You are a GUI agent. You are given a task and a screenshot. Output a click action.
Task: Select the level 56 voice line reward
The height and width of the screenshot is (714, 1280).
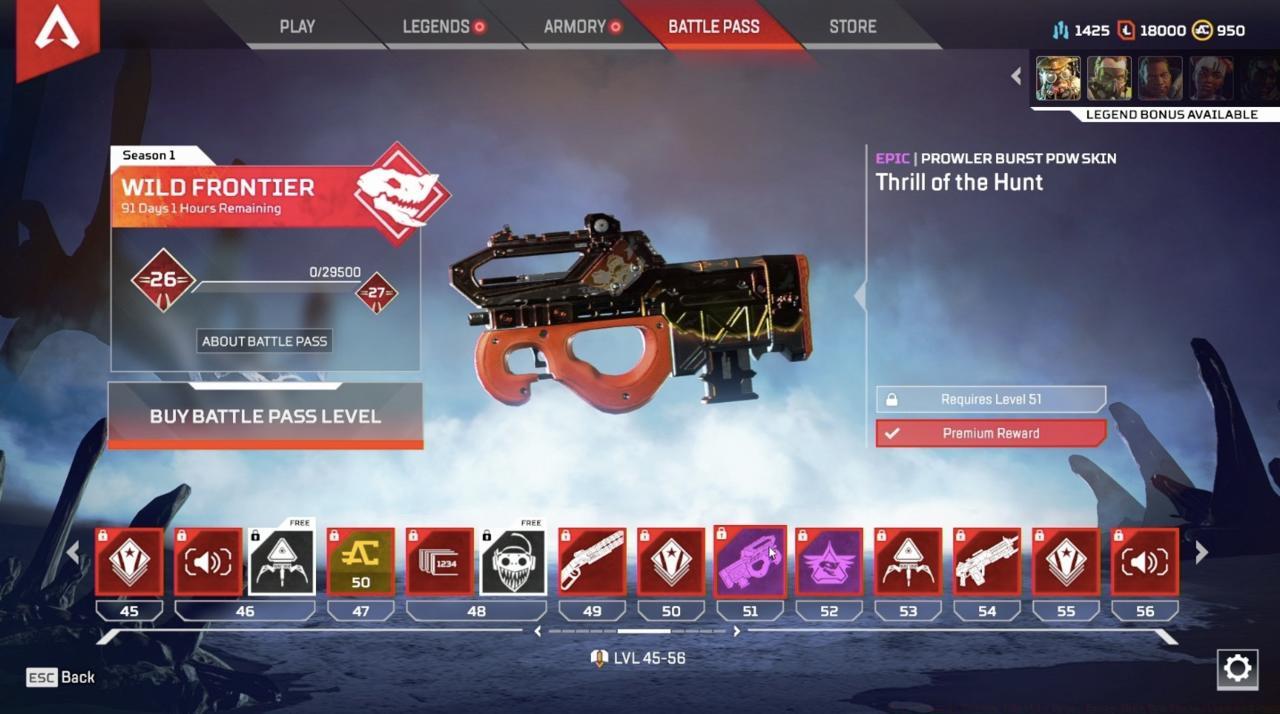1145,562
